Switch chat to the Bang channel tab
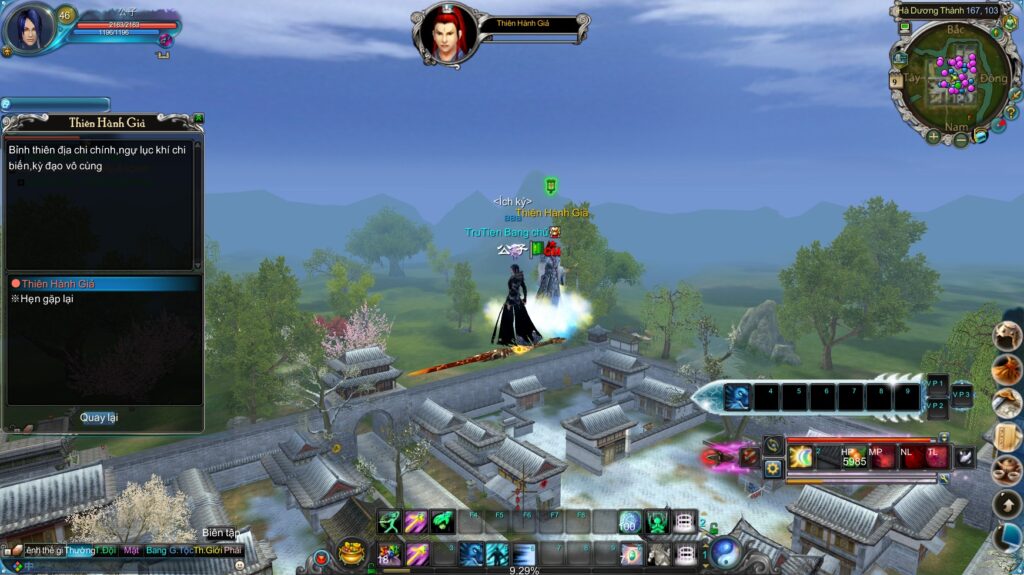1024x575 pixels. click(156, 551)
